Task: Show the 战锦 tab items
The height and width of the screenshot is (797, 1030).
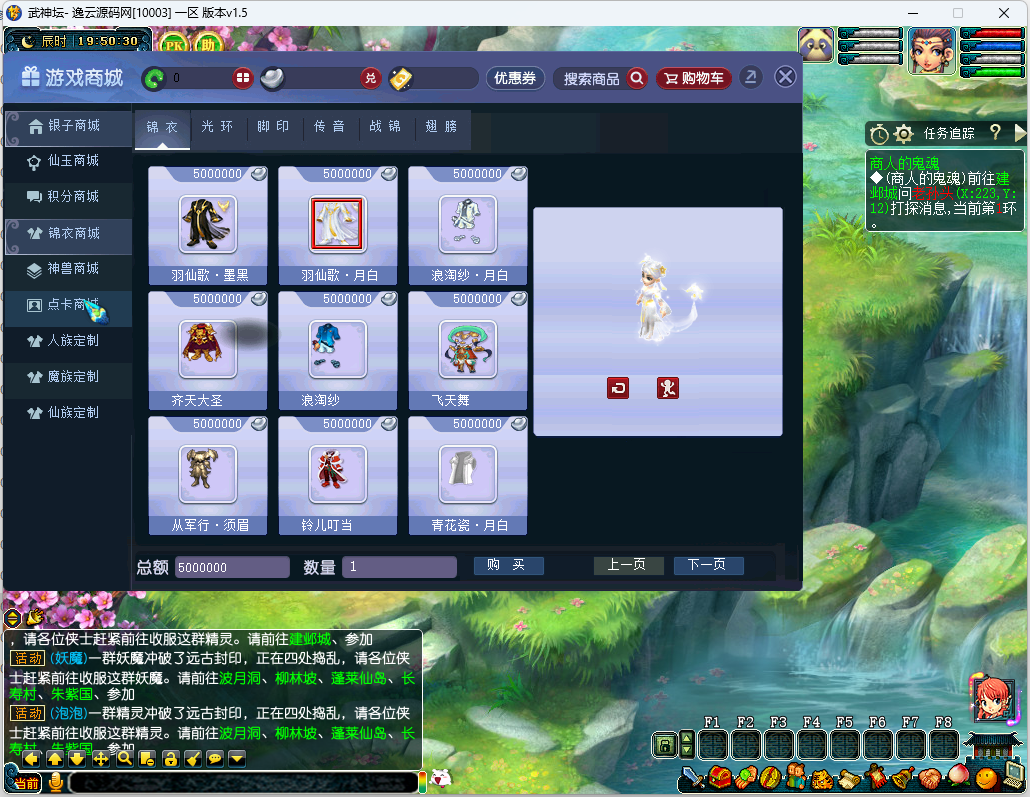Action: coord(385,127)
